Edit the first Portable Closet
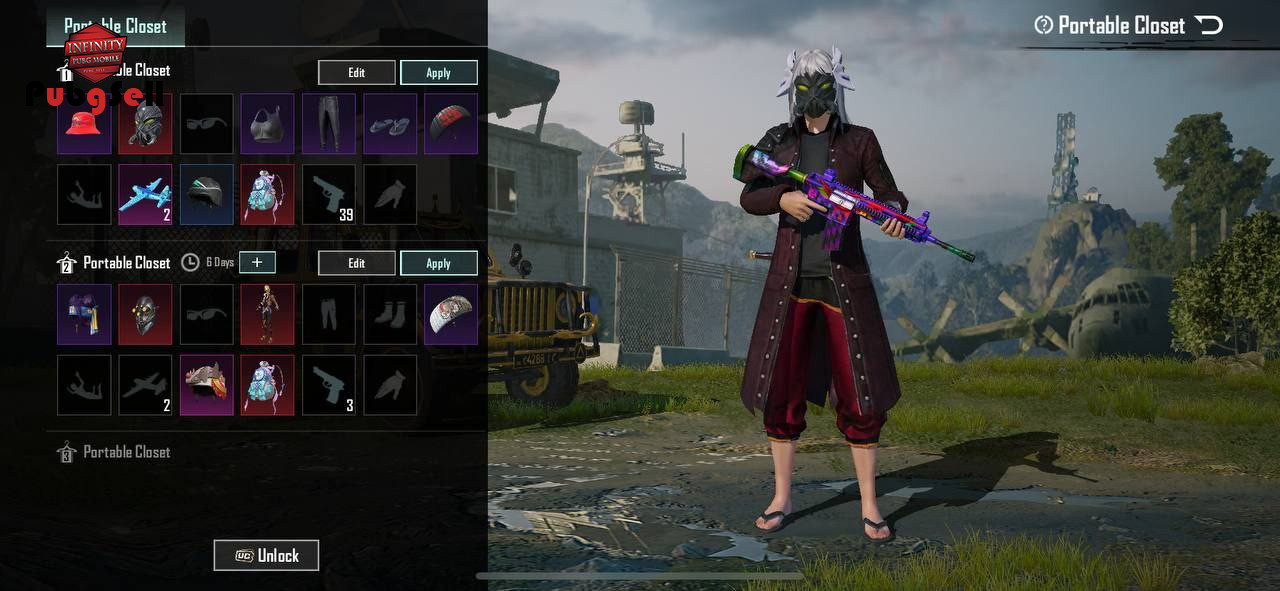This screenshot has width=1280, height=591. click(356, 72)
